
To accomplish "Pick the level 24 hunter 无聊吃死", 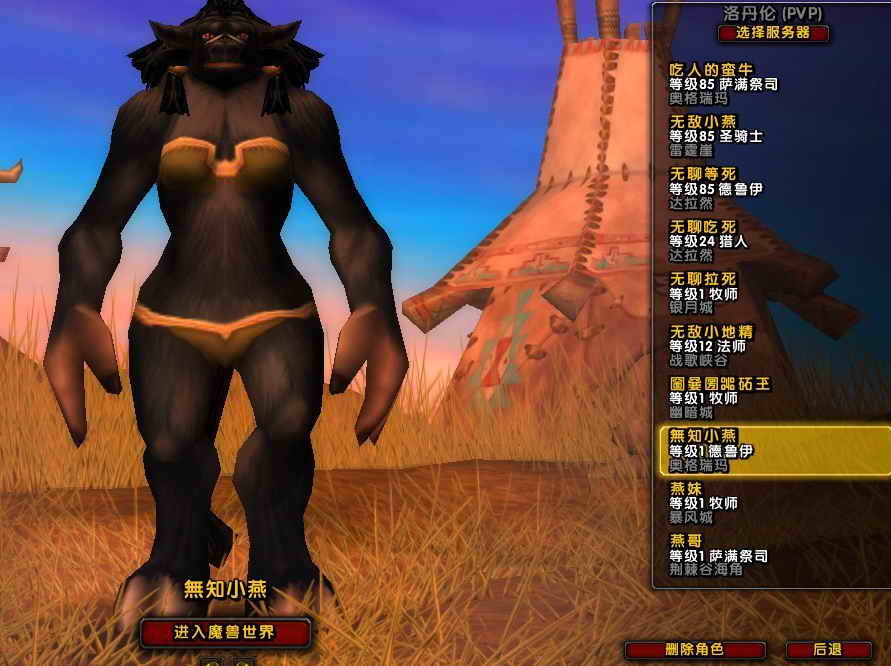I will (760, 241).
